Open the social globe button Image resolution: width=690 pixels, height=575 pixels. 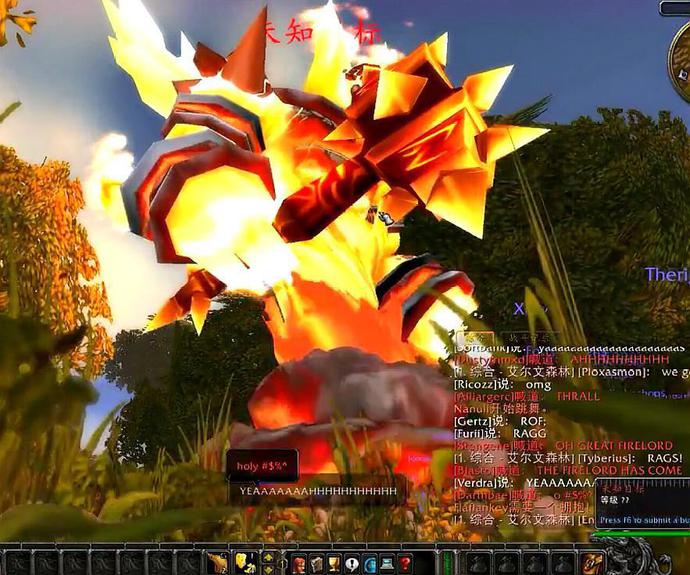(369, 564)
